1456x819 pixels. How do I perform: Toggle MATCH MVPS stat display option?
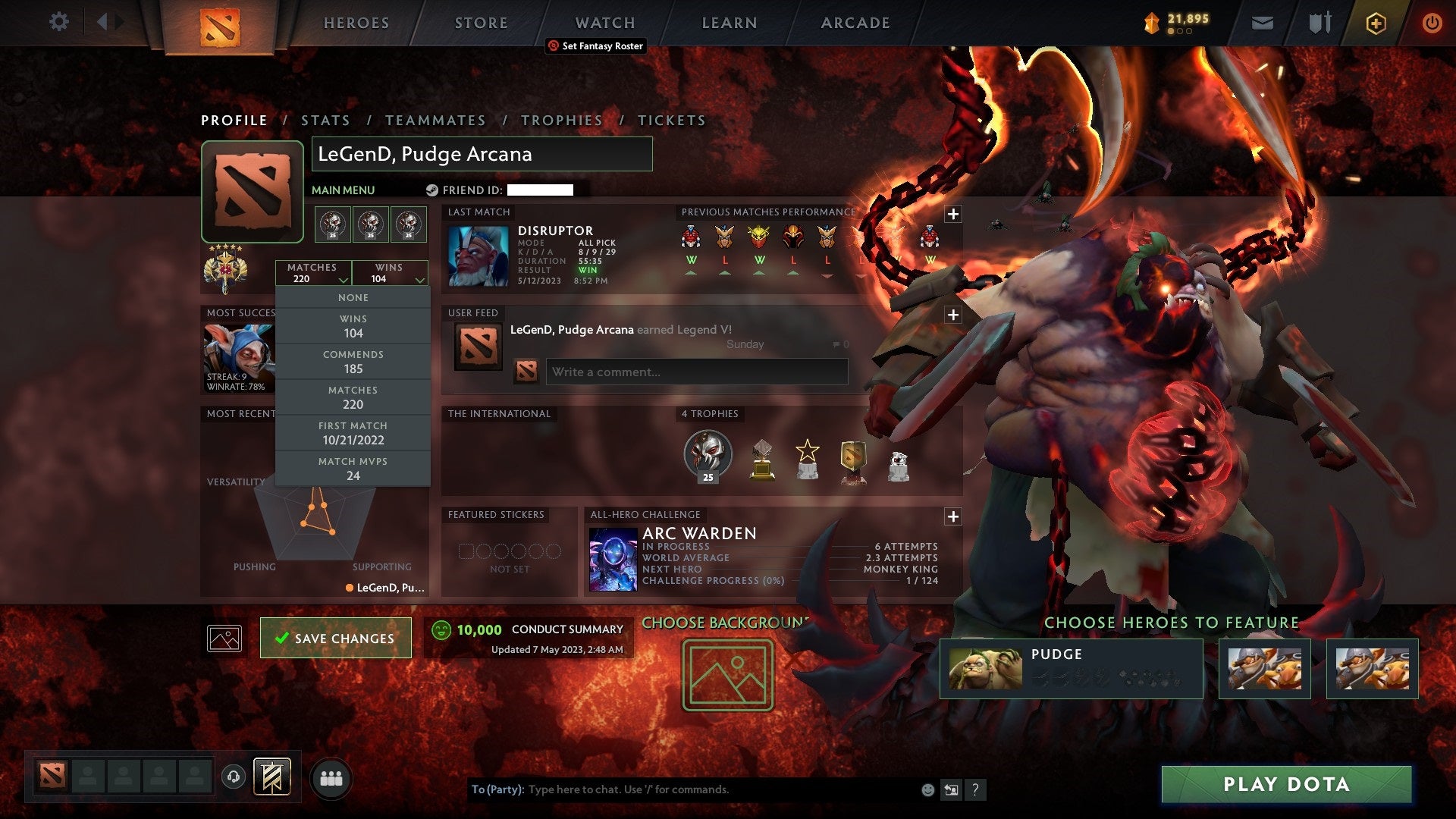click(x=353, y=468)
